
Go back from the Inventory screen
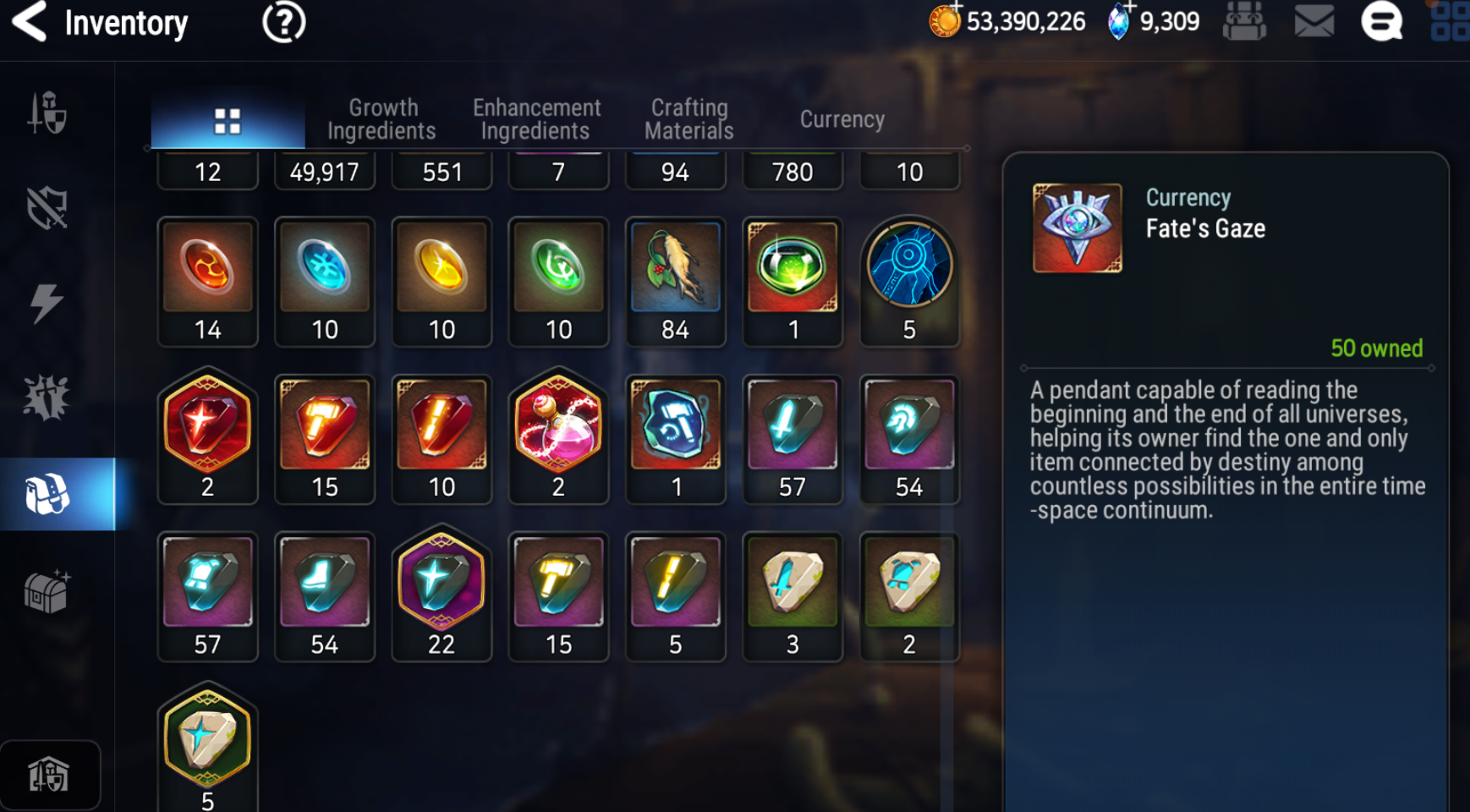(30, 22)
